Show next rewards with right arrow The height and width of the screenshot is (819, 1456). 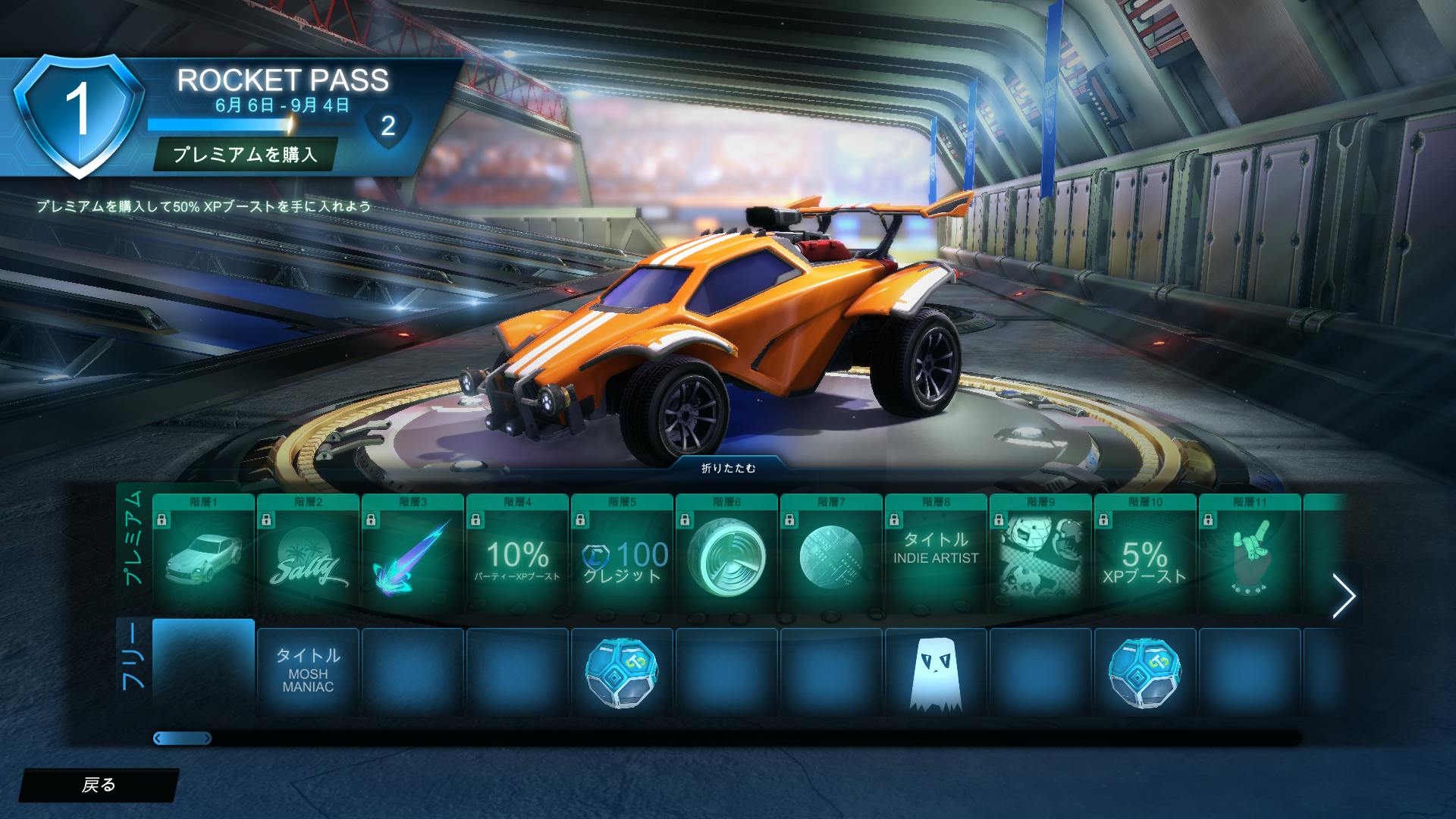[1343, 596]
